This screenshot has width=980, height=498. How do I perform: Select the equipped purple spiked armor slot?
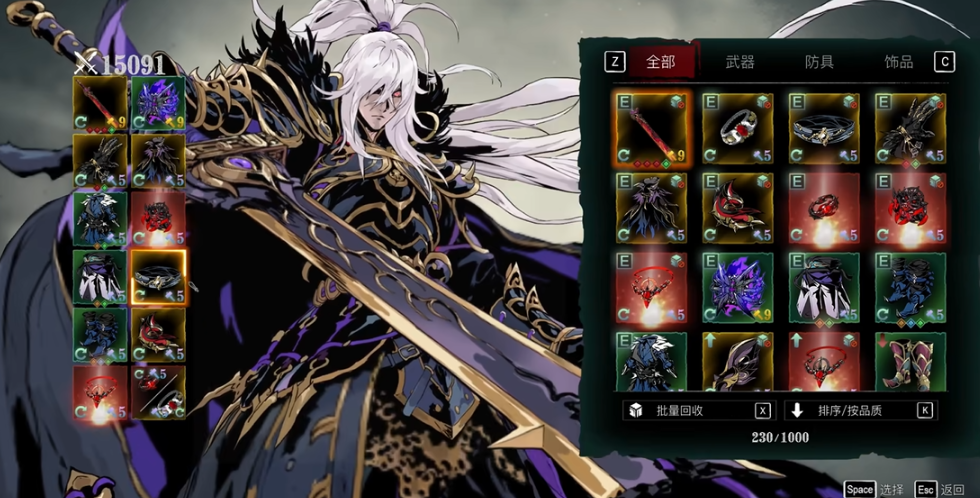pyautogui.click(x=158, y=103)
